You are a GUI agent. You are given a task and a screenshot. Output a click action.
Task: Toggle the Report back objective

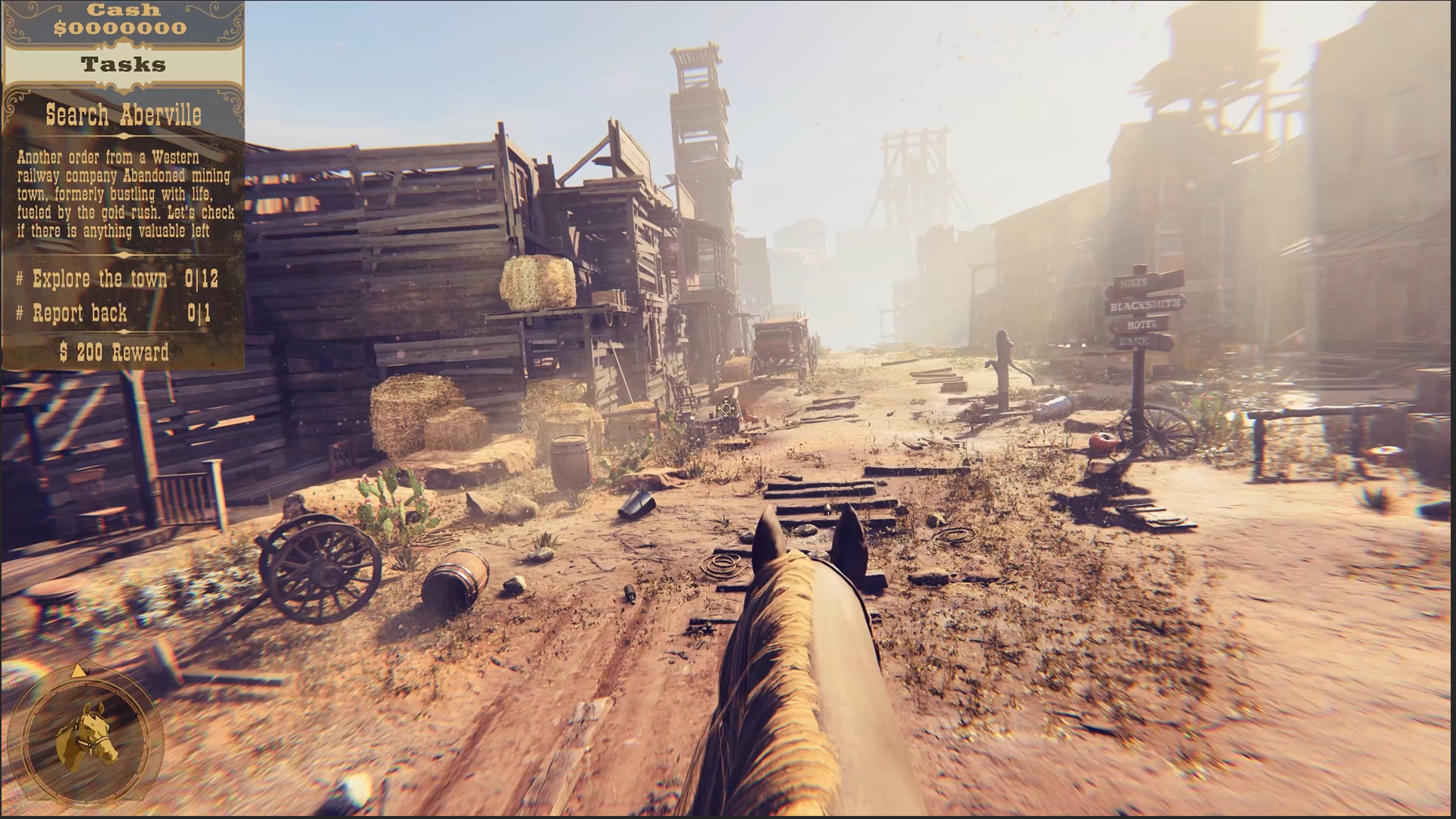pos(80,313)
